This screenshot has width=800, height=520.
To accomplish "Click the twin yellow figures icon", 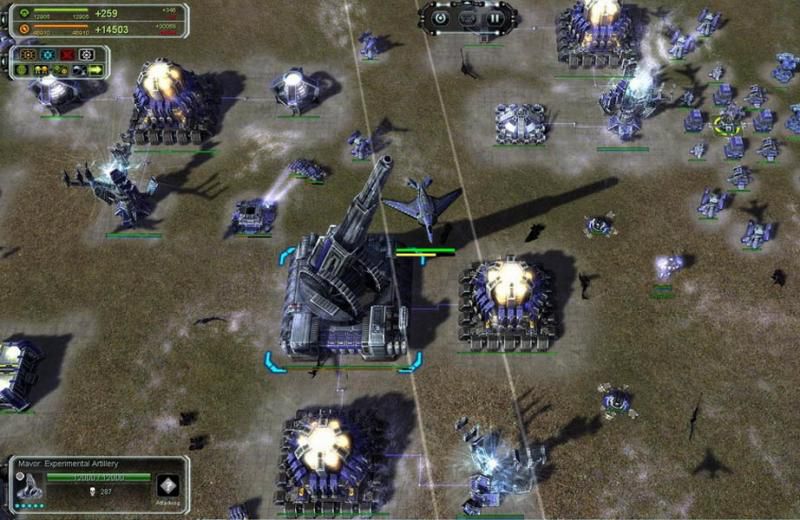I will pyautogui.click(x=41, y=70).
